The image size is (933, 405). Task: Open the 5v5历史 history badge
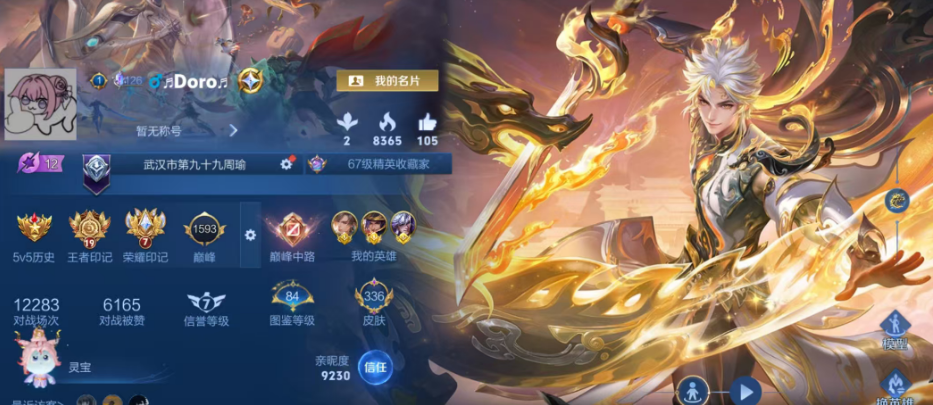point(34,230)
